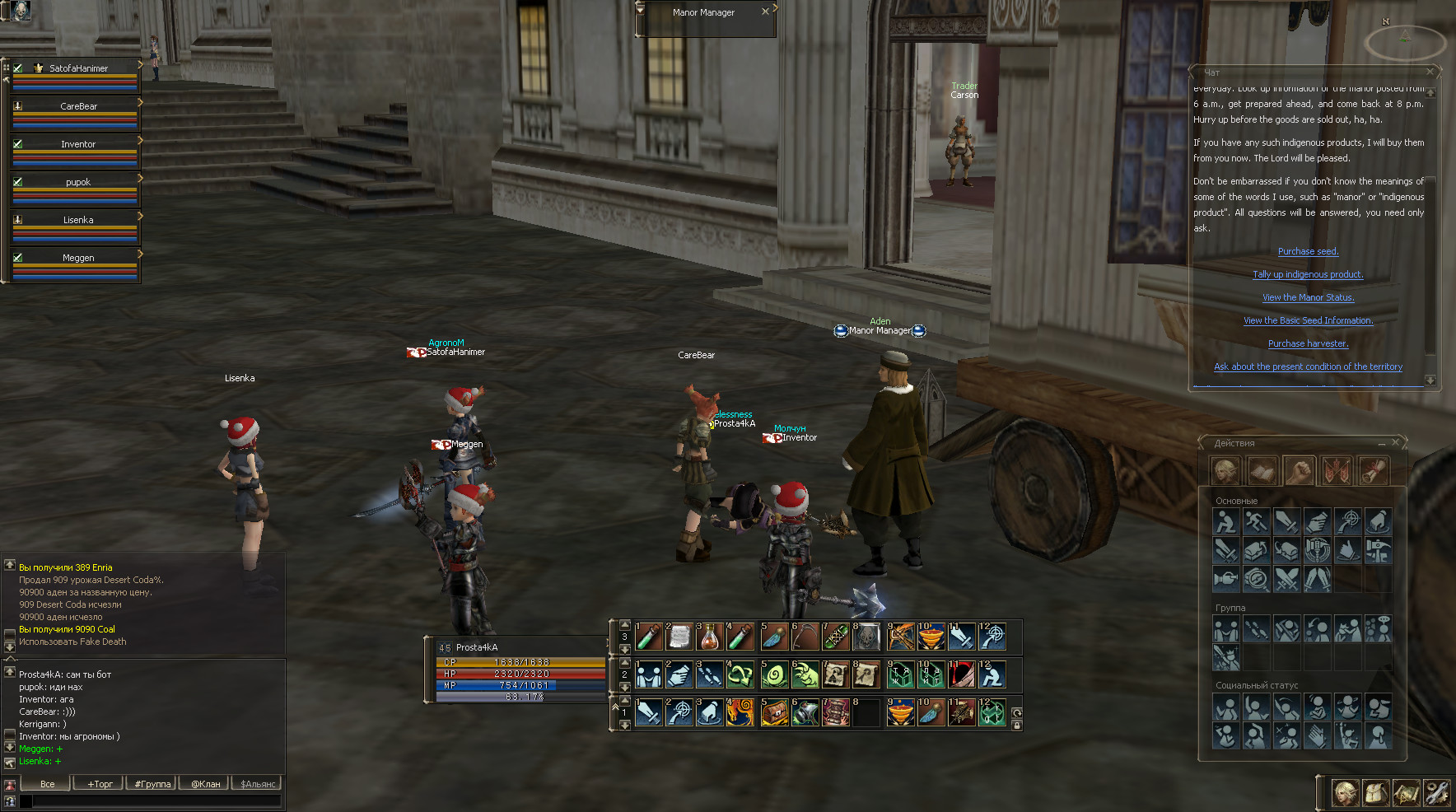This screenshot has width=1456, height=812.
Task: Open the character status face icon
Action: 1345,793
